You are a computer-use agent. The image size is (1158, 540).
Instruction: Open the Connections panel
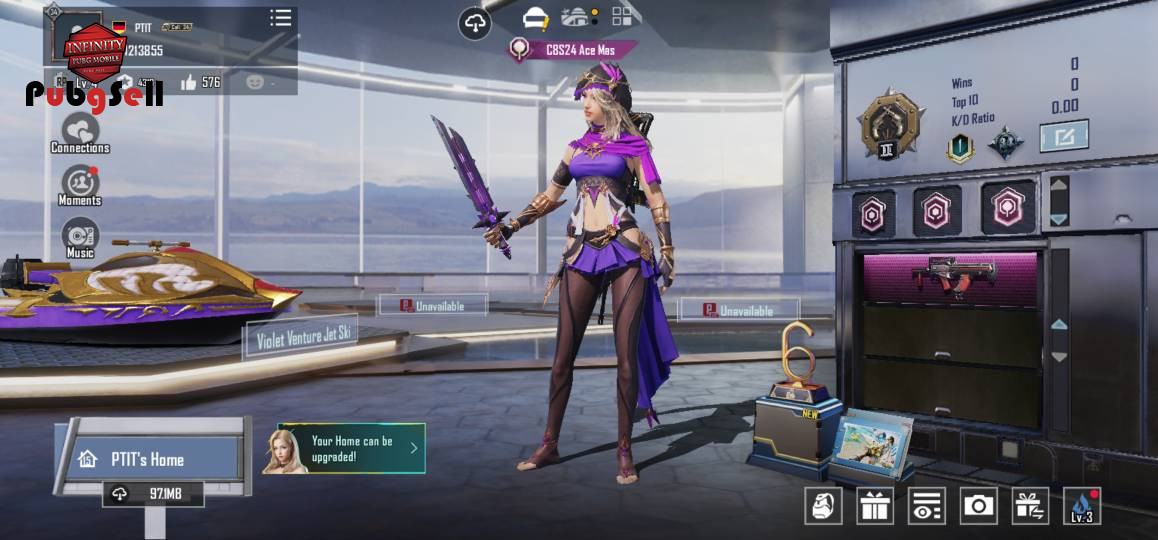click(x=80, y=132)
